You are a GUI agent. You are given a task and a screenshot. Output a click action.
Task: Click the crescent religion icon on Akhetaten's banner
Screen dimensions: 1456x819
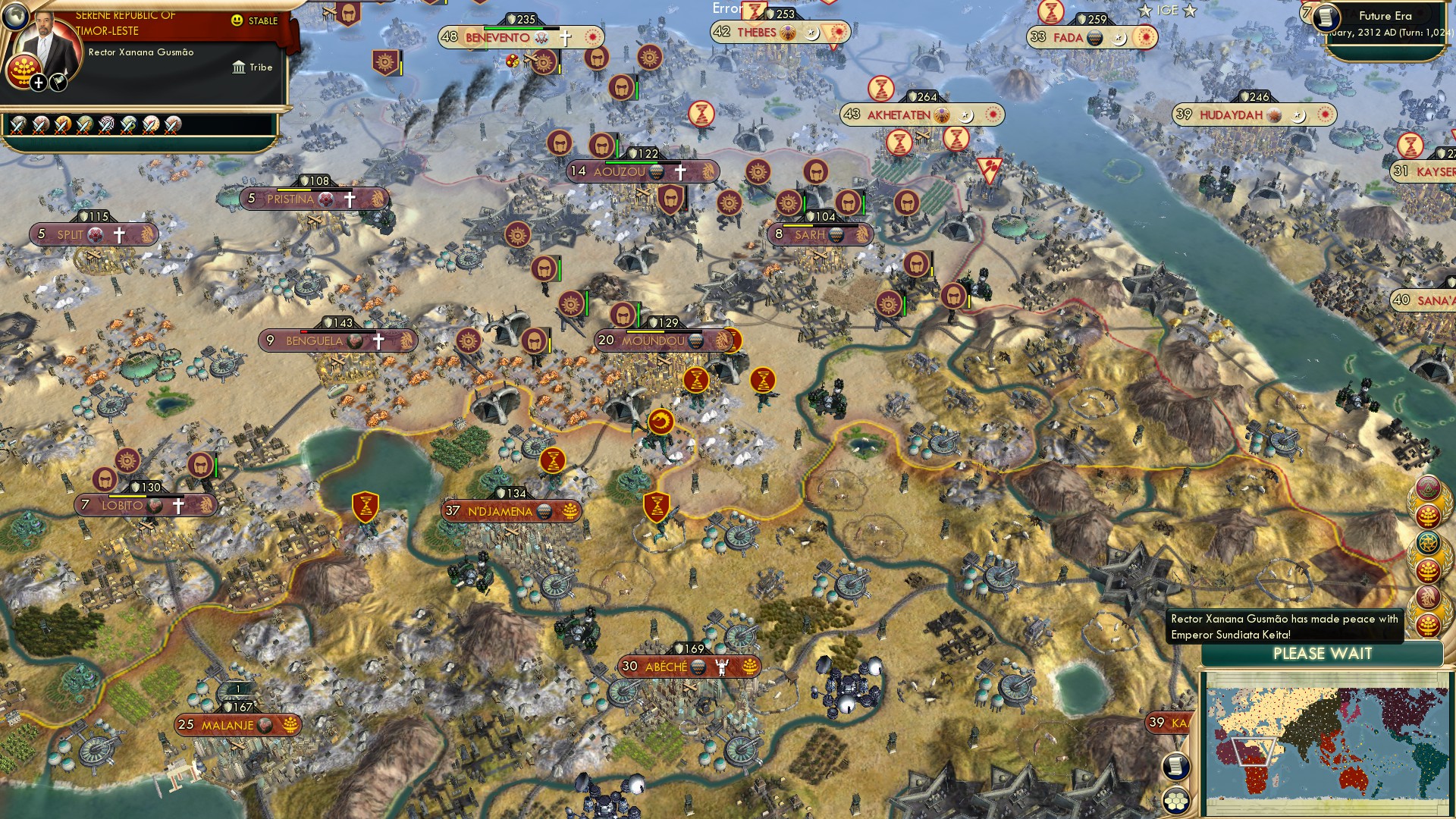click(965, 115)
